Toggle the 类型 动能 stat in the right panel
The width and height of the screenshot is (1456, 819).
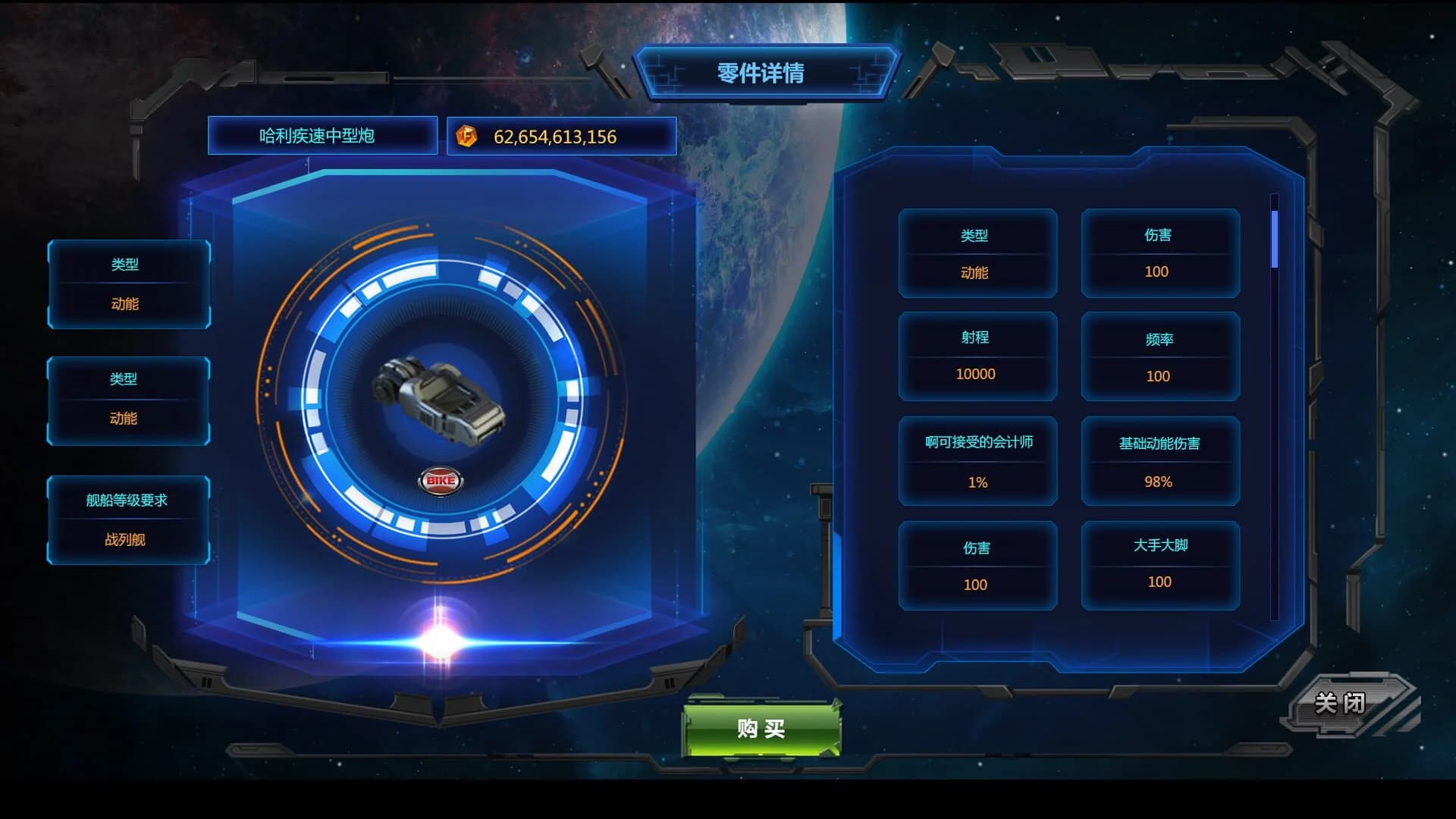click(977, 254)
